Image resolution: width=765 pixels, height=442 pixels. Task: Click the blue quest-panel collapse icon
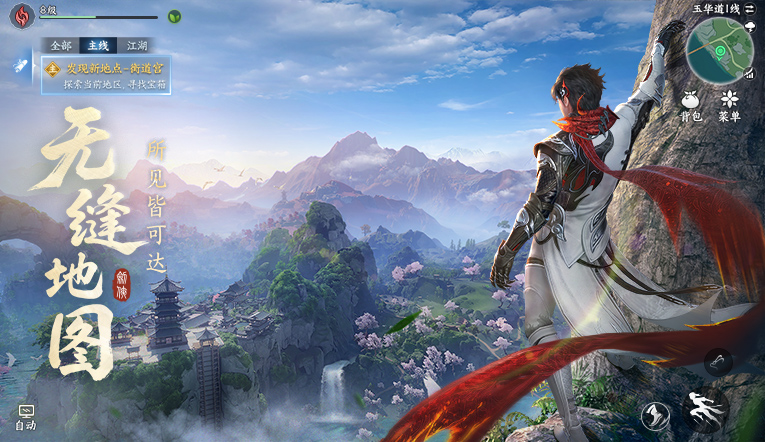pyautogui.click(x=21, y=66)
